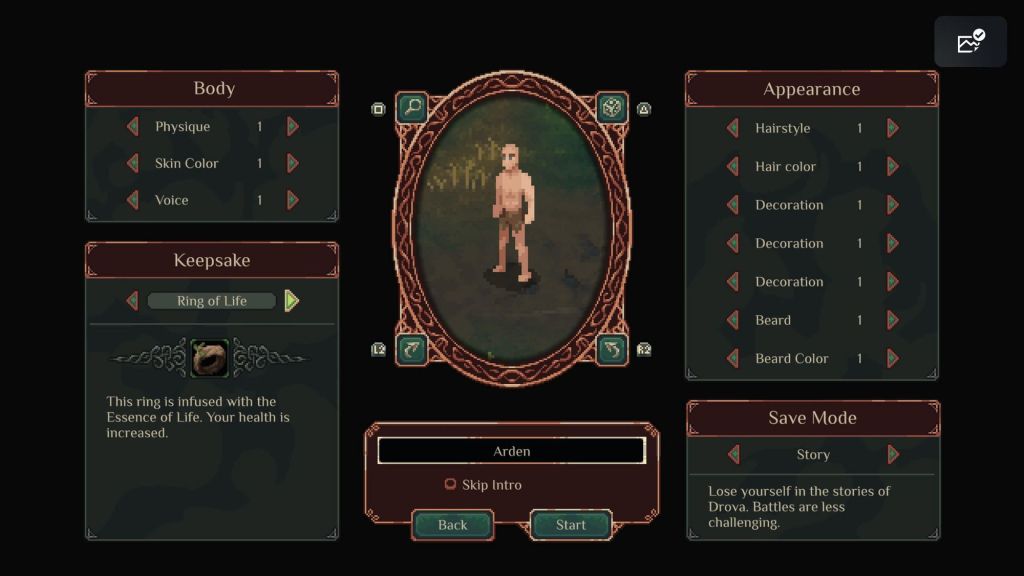Rotate character with the bottom-right arrow button
Image resolution: width=1024 pixels, height=576 pixels.
pos(612,349)
